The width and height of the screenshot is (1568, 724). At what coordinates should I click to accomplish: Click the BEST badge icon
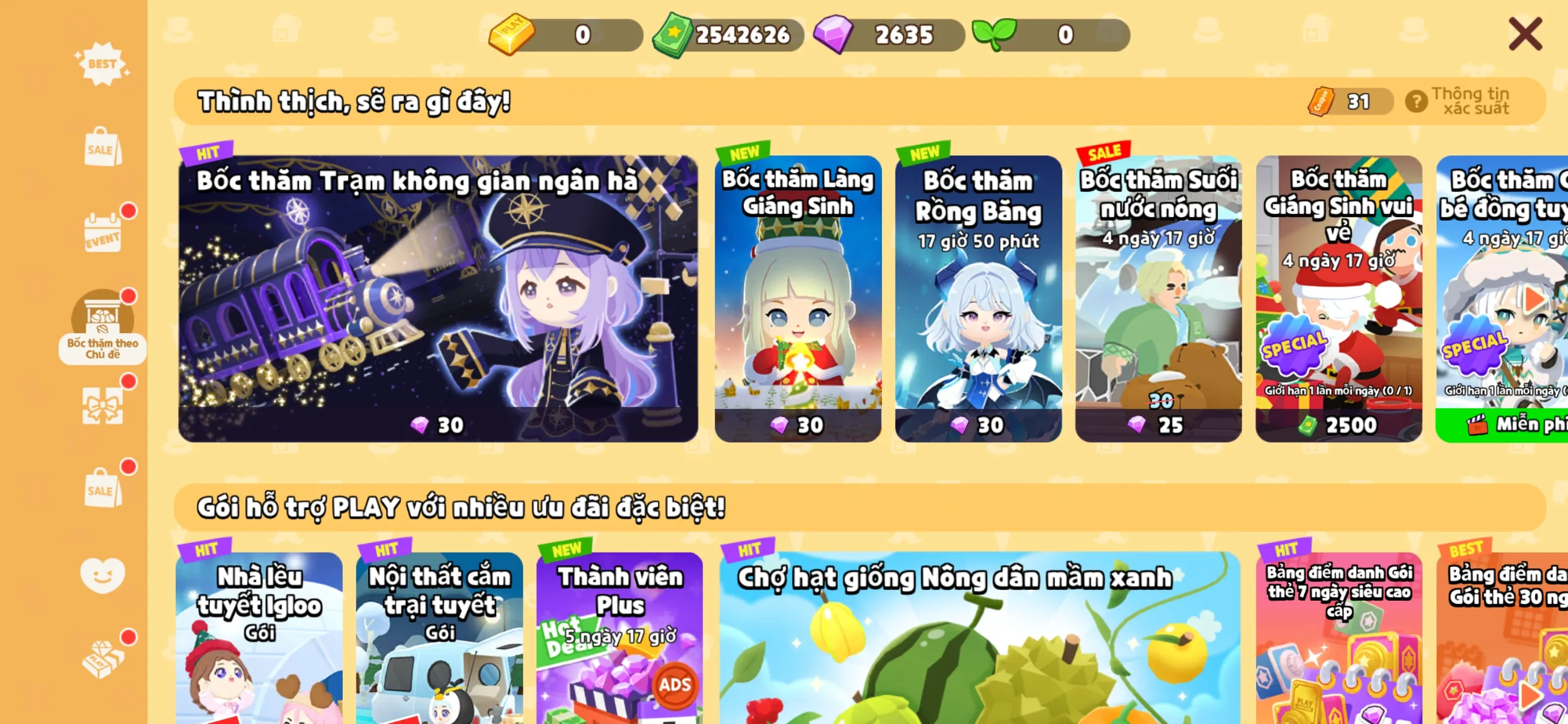[104, 63]
